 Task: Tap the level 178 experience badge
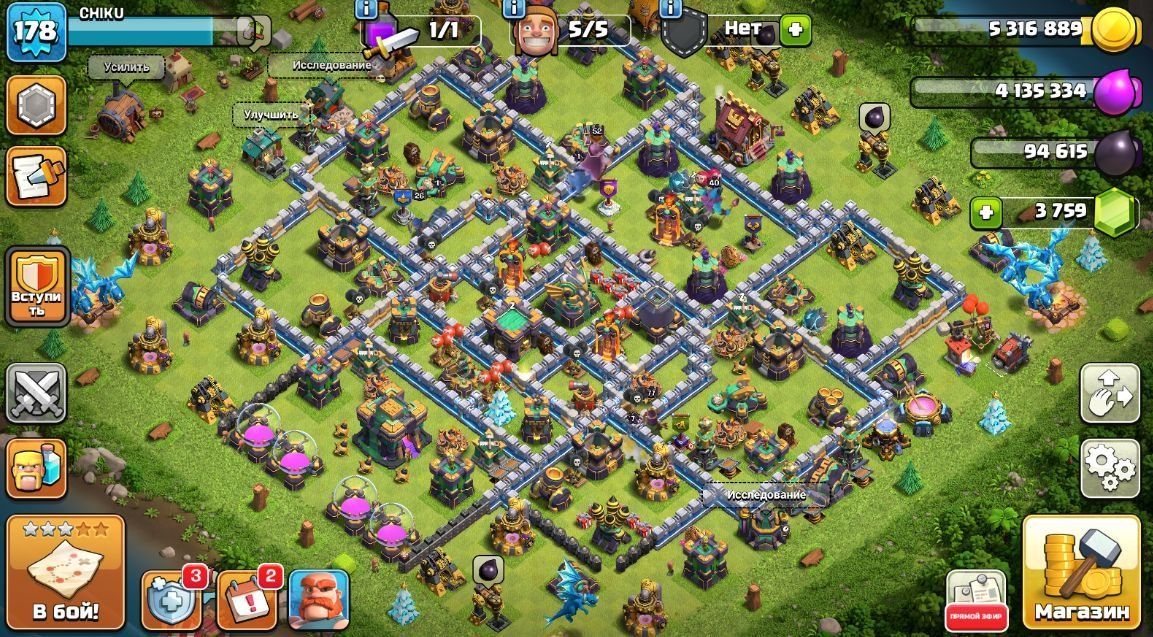pyautogui.click(x=37, y=32)
